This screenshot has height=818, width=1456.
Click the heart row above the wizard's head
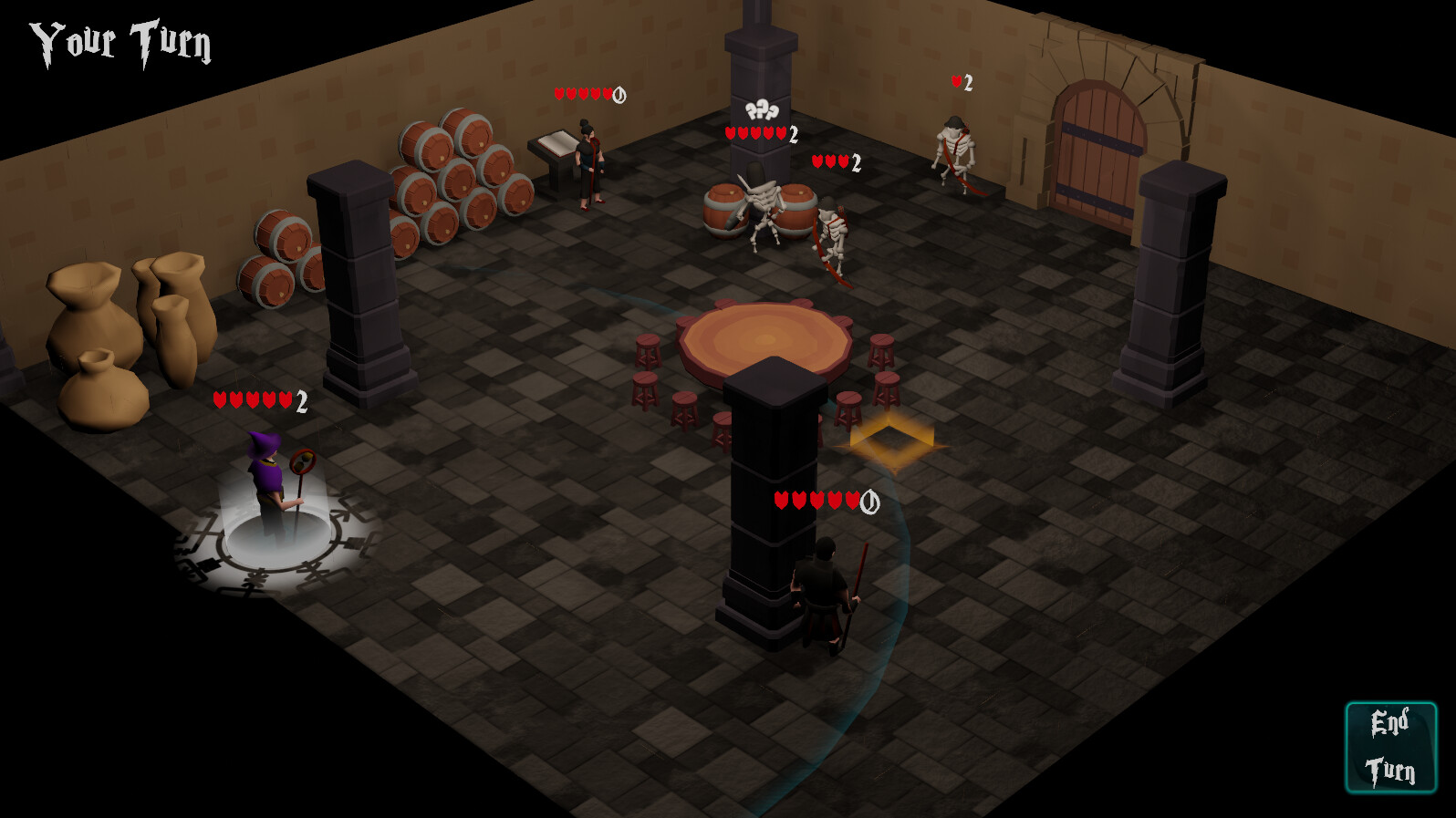coord(251,399)
